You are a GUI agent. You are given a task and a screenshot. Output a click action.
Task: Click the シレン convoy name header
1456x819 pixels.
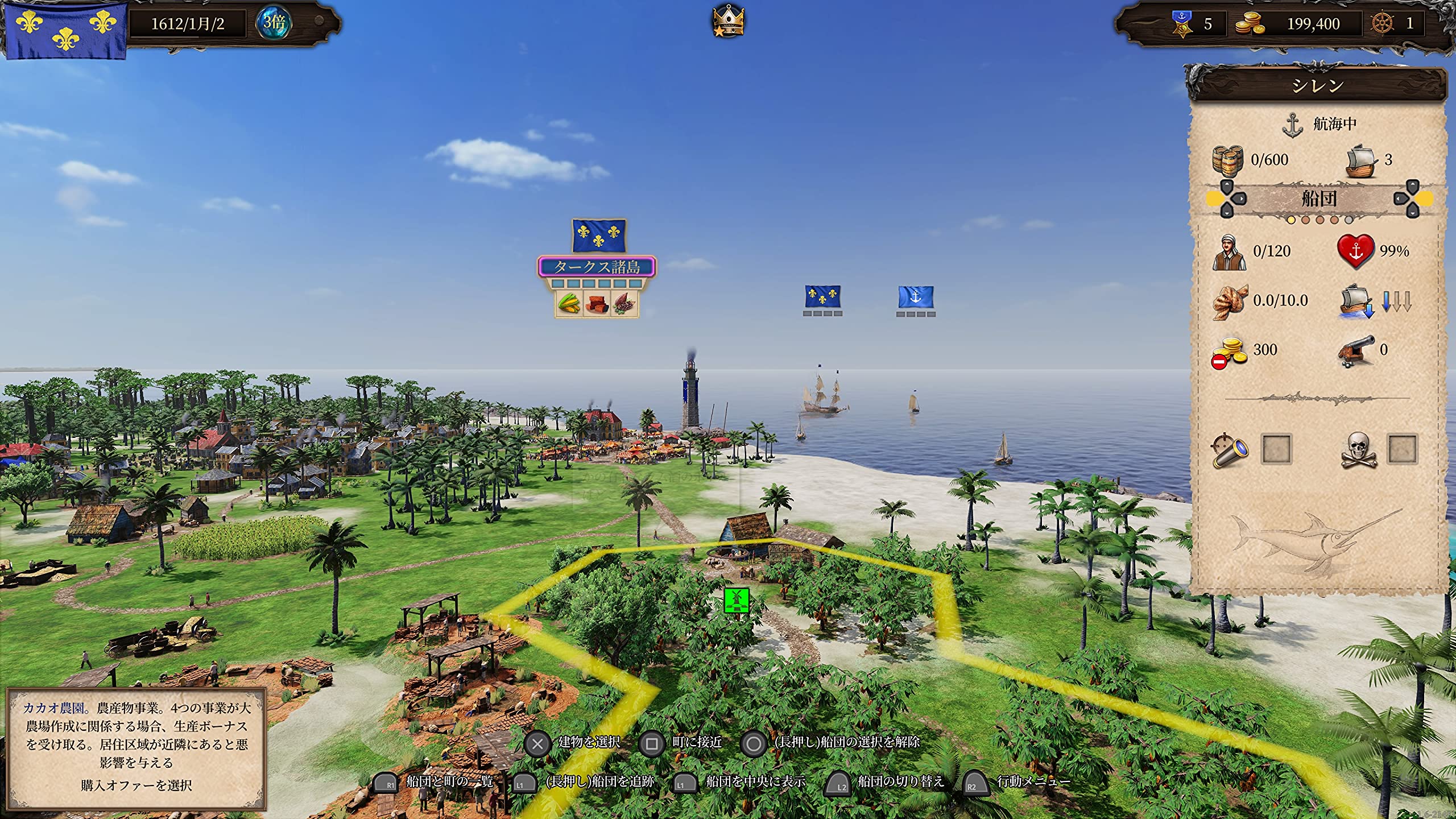(x=1317, y=85)
